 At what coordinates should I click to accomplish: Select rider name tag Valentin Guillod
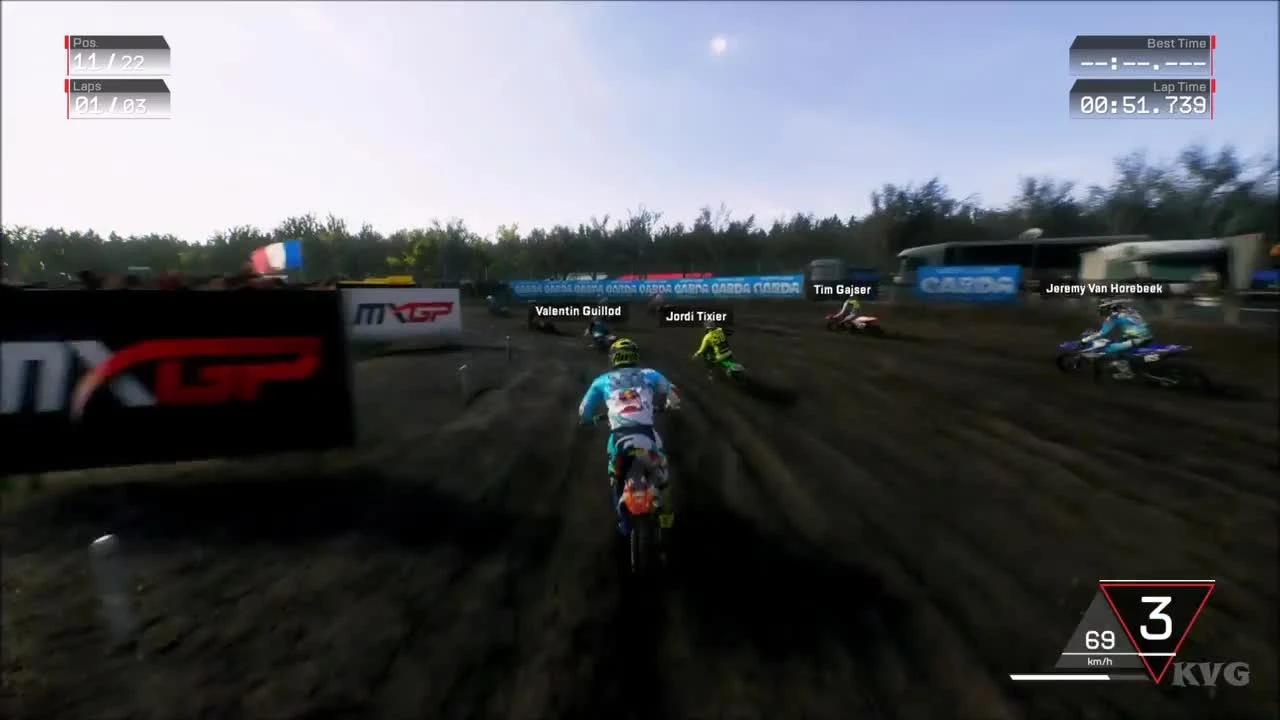pos(580,311)
